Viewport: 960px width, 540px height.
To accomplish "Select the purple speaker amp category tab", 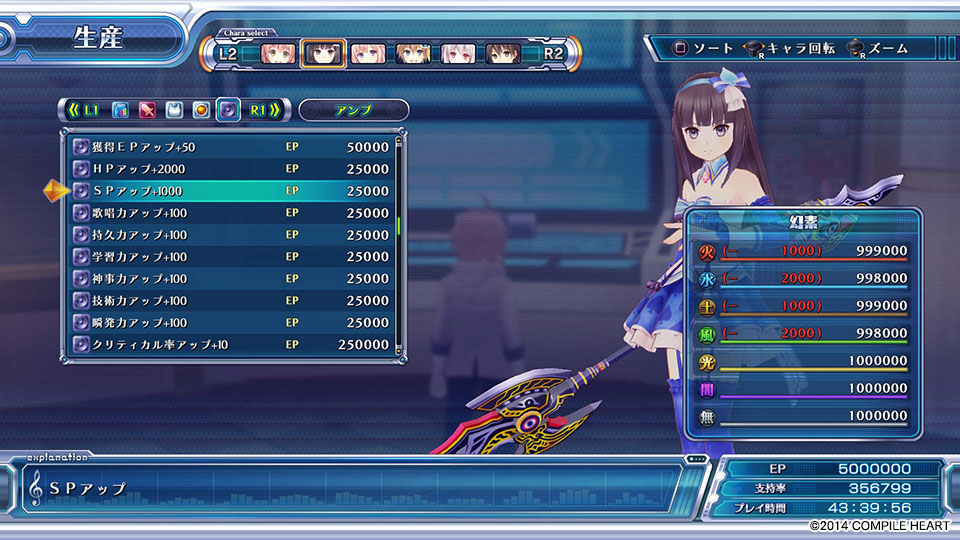I will [x=228, y=110].
